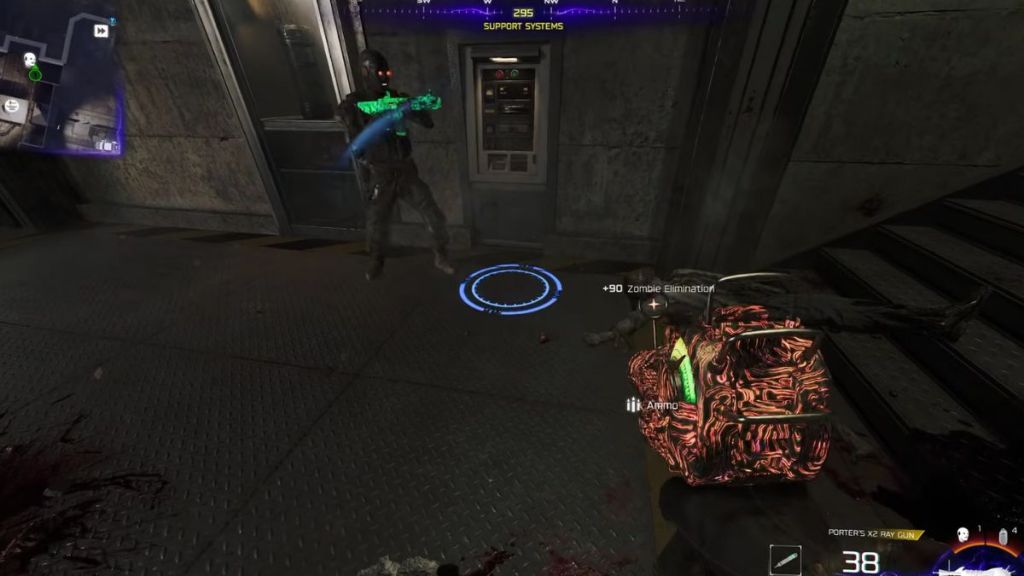Viewport: 1024px width, 576px height.
Task: Select the syringe item slot
Action: pyautogui.click(x=785, y=561)
